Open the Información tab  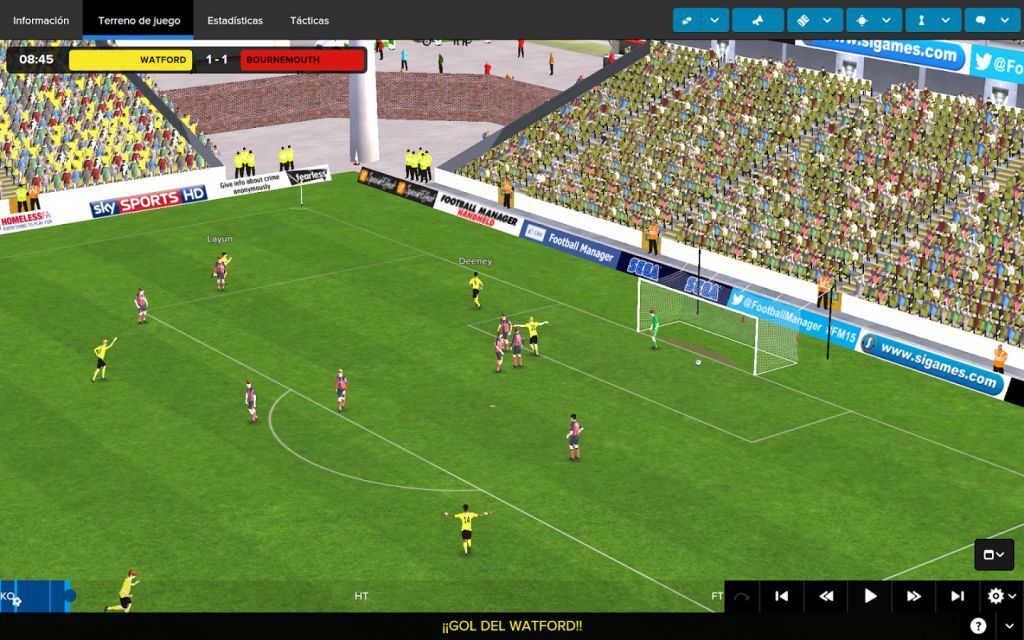pos(41,20)
